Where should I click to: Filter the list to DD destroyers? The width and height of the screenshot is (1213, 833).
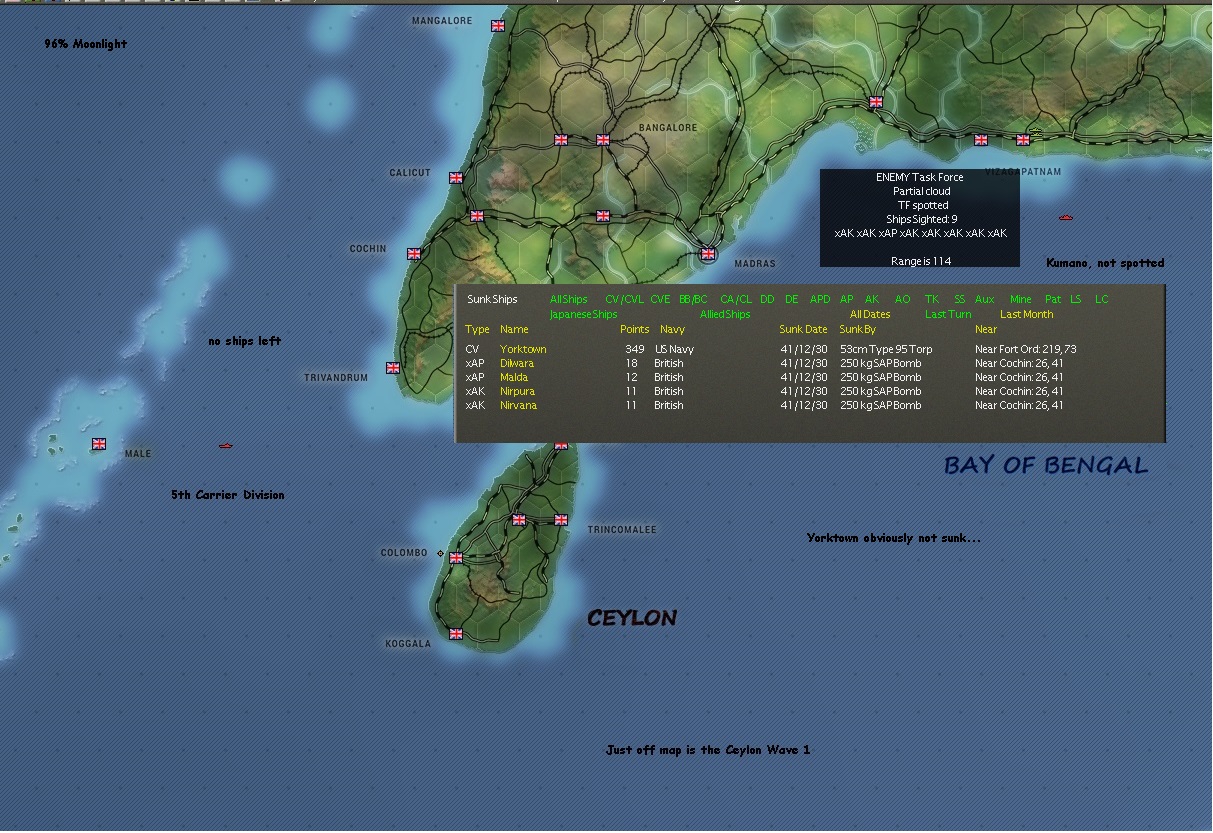tap(767, 299)
